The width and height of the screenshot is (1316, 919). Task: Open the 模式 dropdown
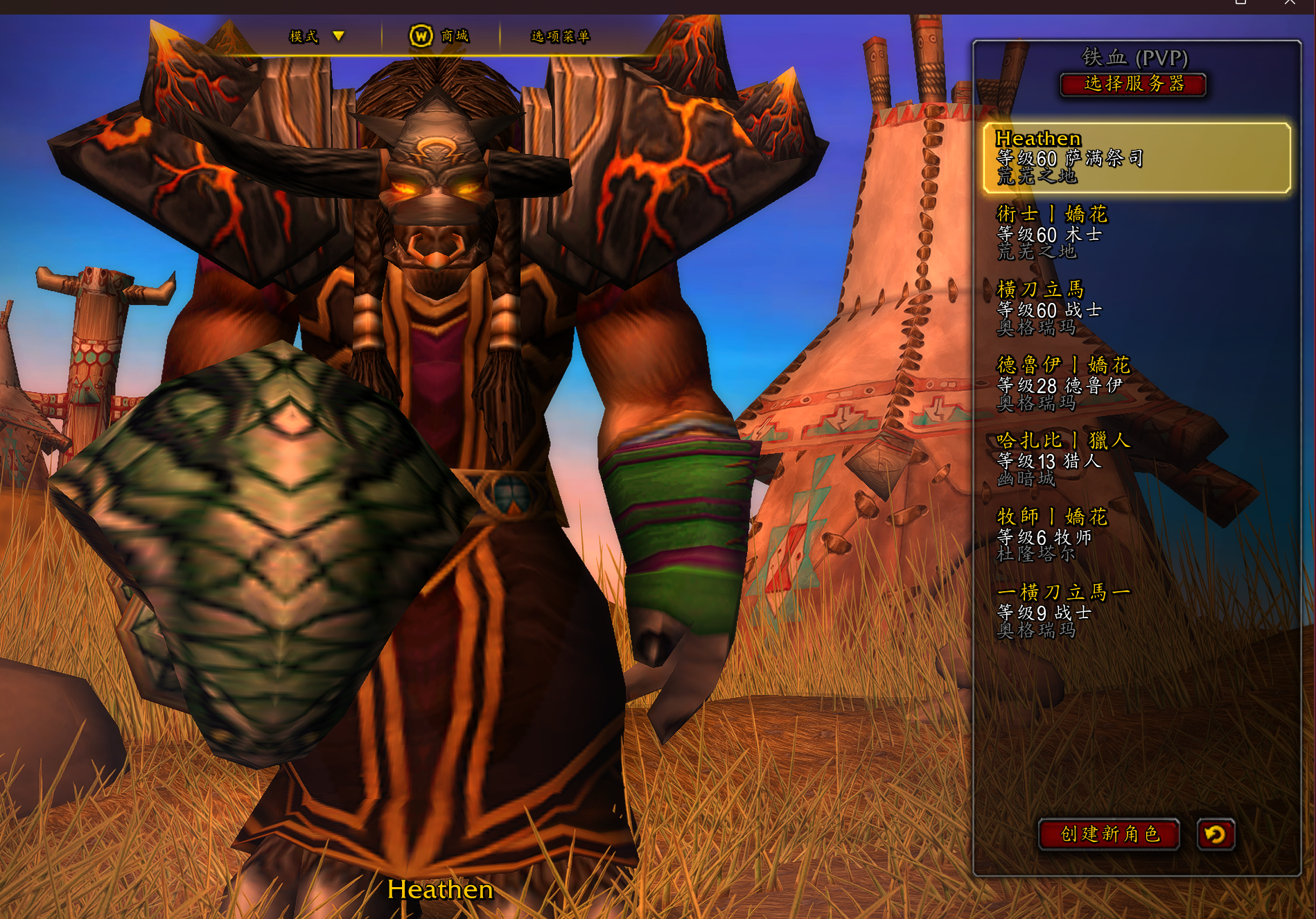click(315, 36)
